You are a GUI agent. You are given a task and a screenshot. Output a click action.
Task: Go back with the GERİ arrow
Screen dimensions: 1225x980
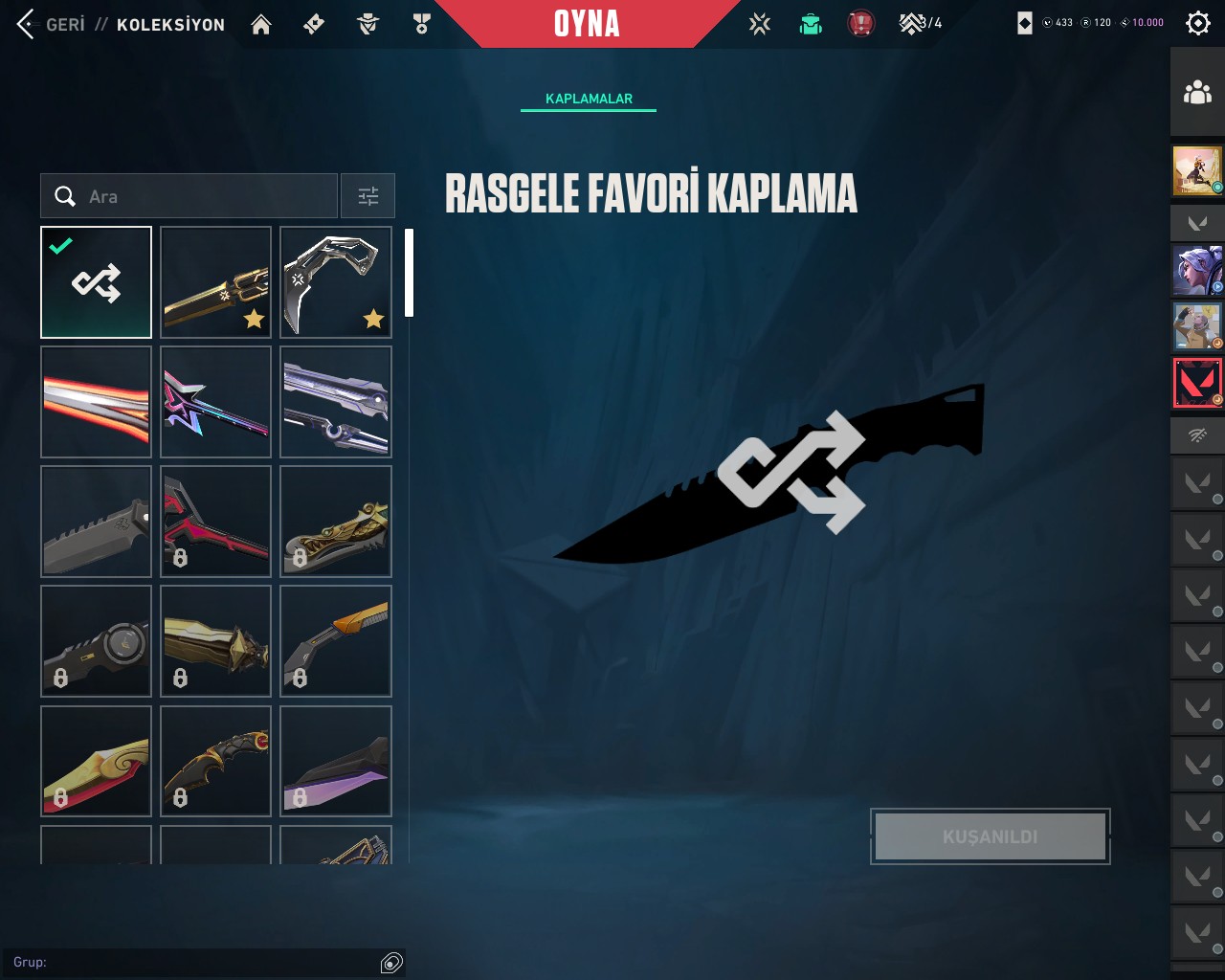pos(27,24)
